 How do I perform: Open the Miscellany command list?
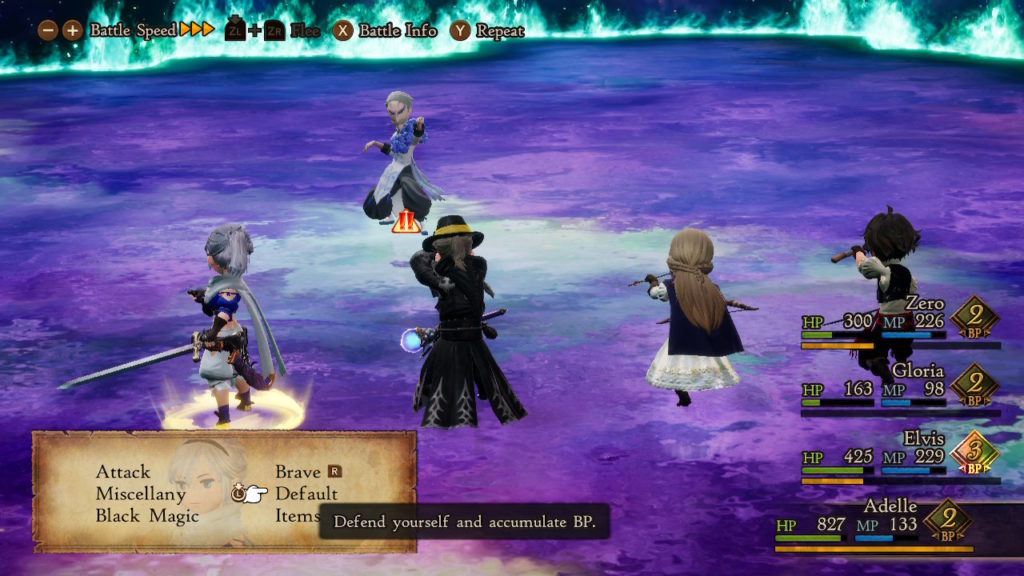coord(140,494)
